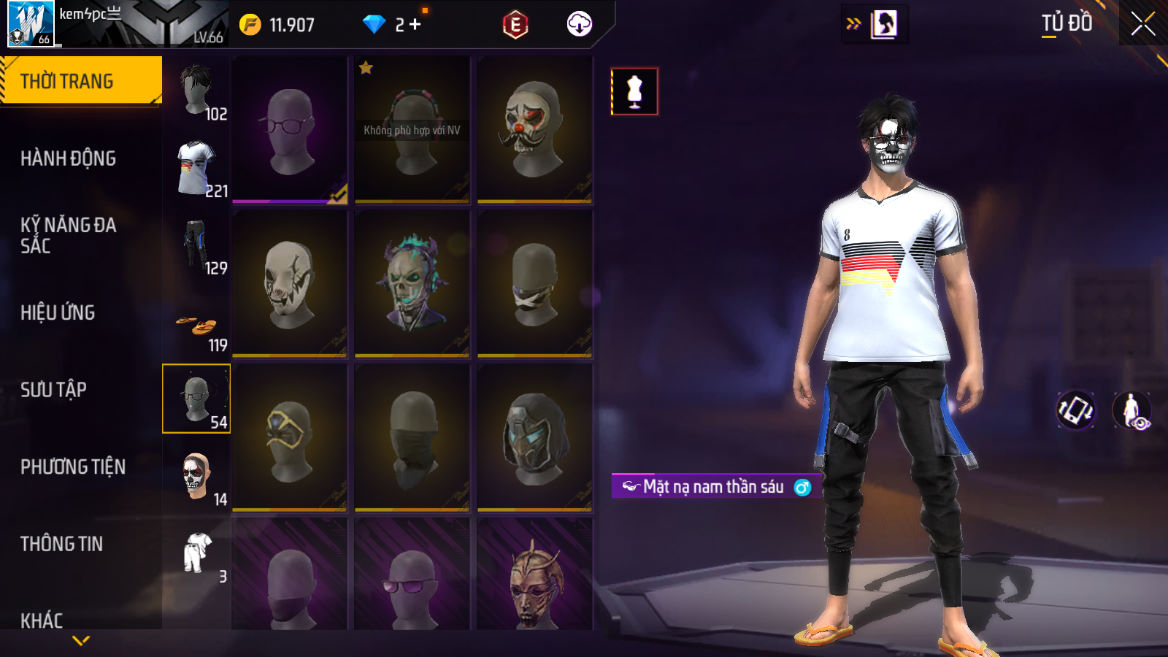Select the green-haired skull mask
The width and height of the screenshot is (1168, 657).
click(x=412, y=283)
